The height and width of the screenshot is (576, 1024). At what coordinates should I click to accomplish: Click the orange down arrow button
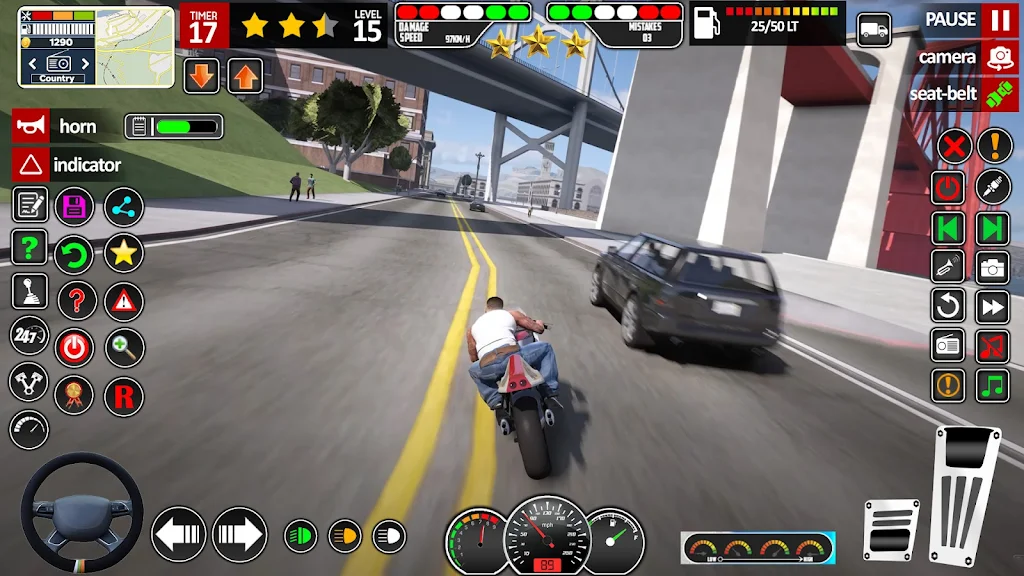click(x=202, y=76)
